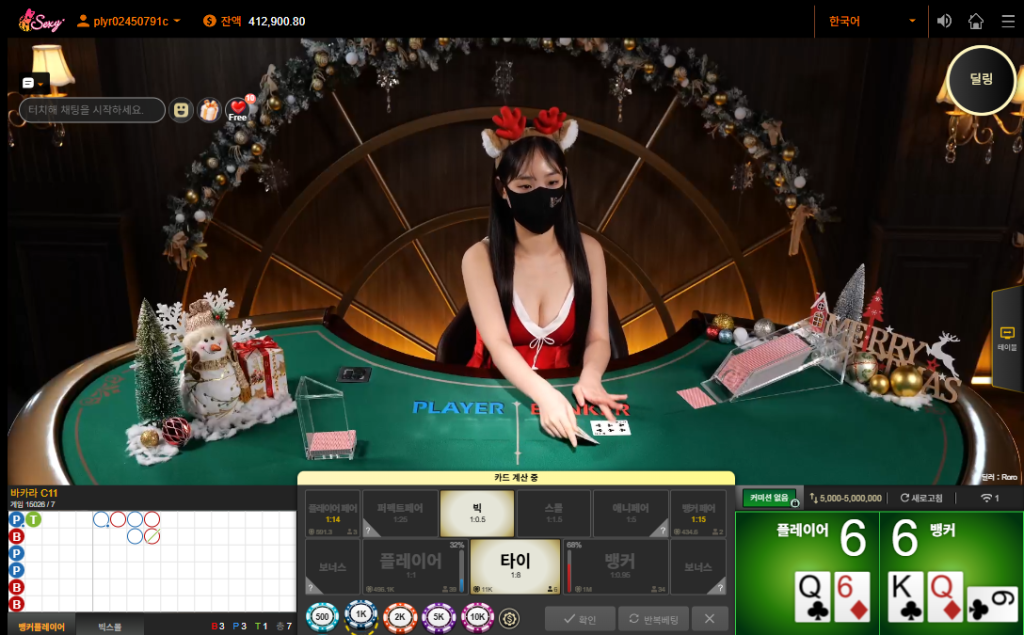Open the 한국어 language dropdown

coord(872,20)
